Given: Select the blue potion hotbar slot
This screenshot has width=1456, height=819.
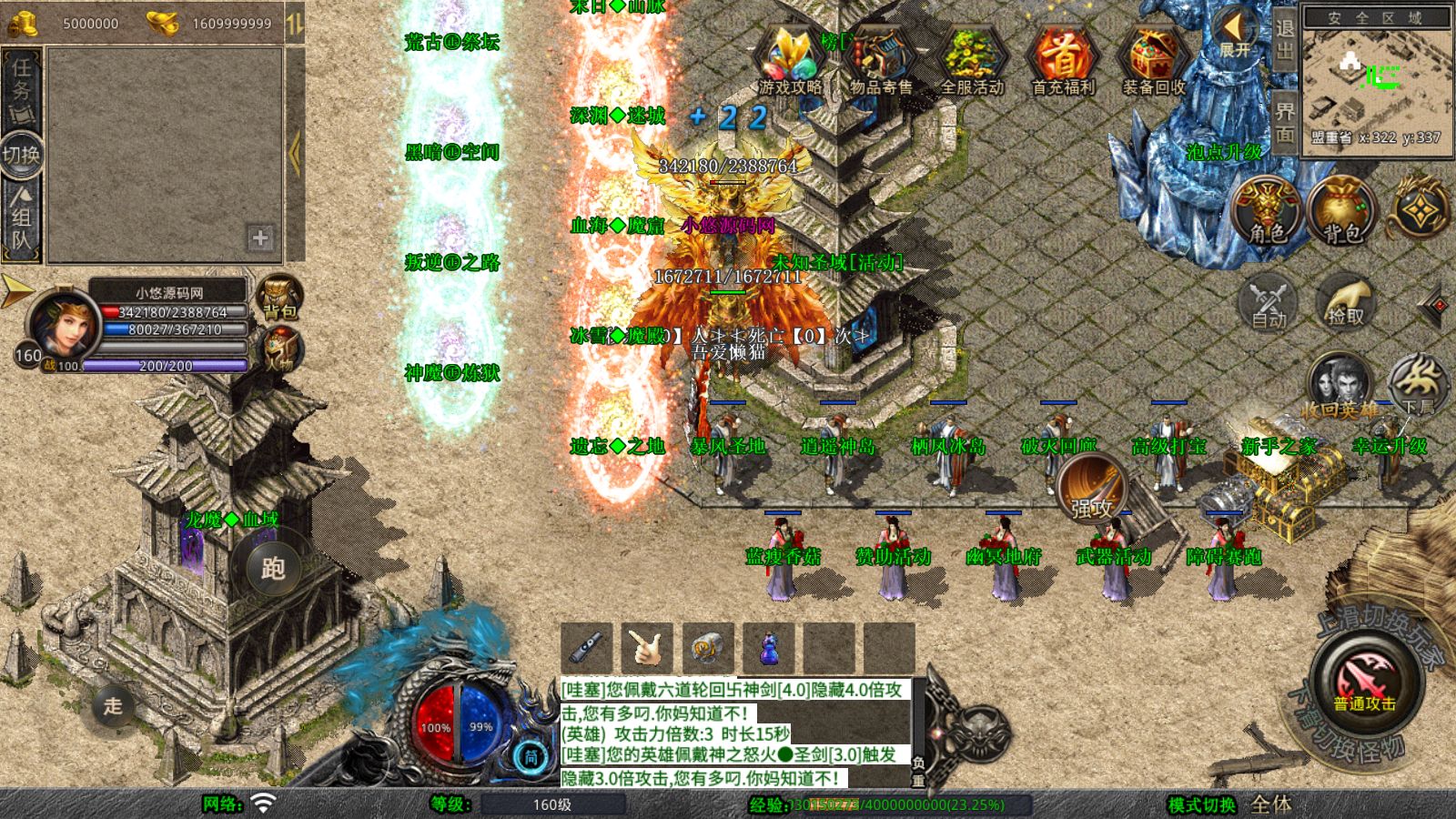Looking at the screenshot, I should point(769,648).
